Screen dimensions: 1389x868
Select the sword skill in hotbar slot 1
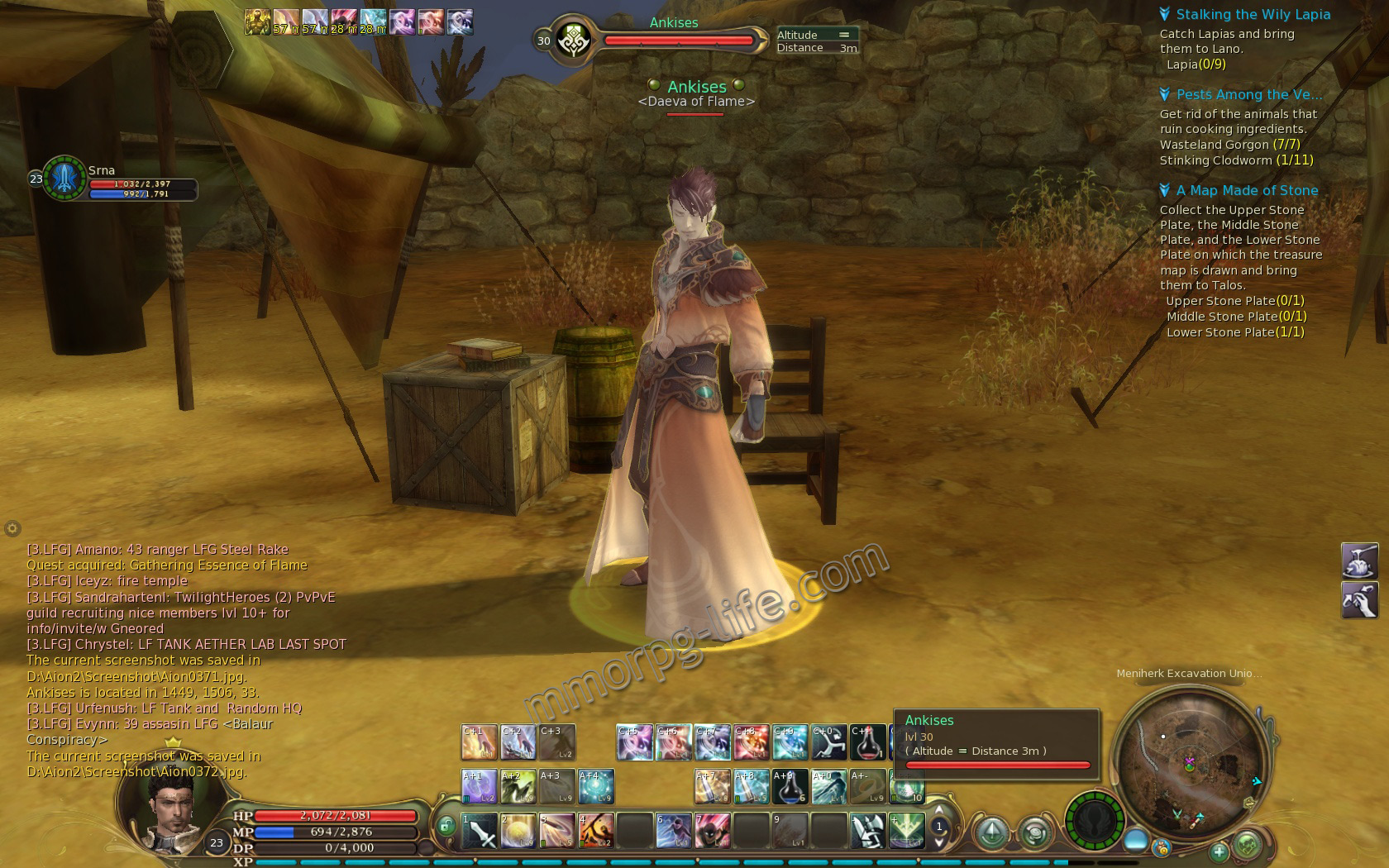pyautogui.click(x=478, y=832)
